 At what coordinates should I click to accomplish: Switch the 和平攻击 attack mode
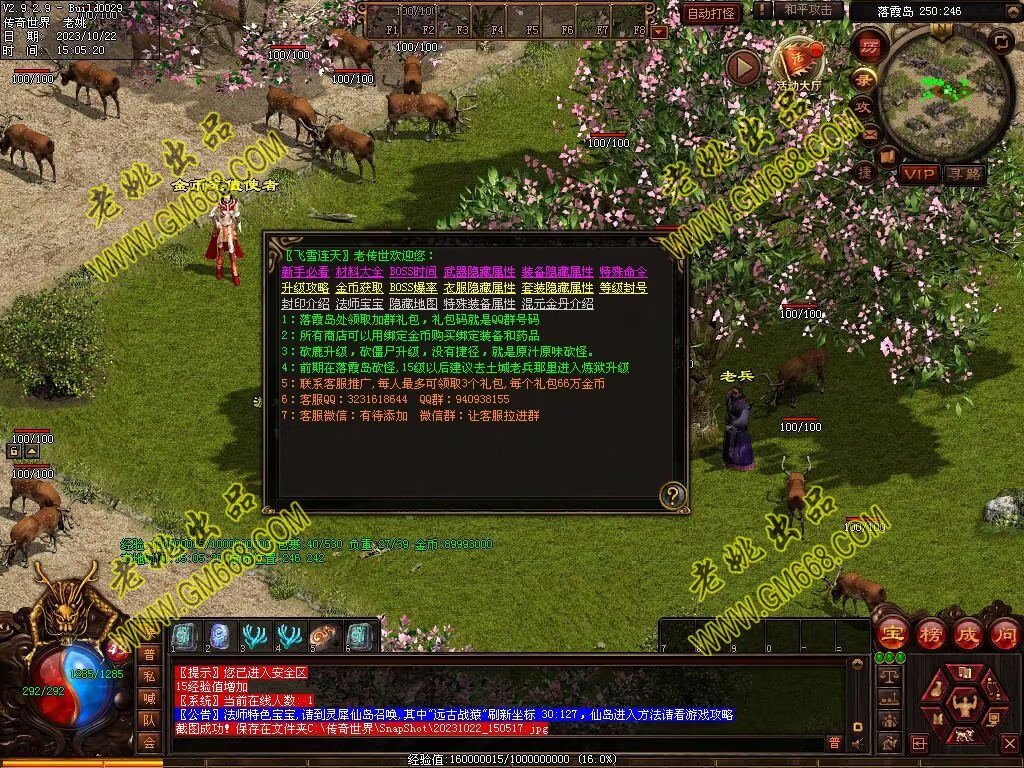807,10
